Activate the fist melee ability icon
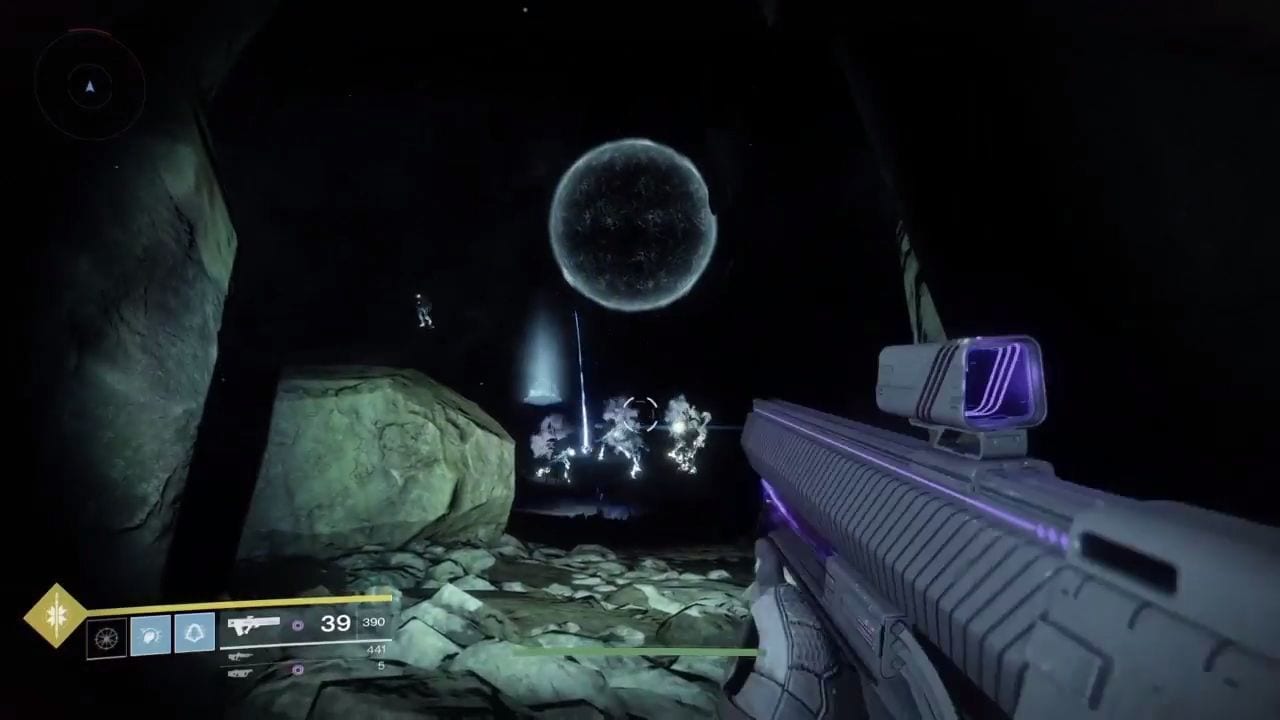 [x=150, y=634]
